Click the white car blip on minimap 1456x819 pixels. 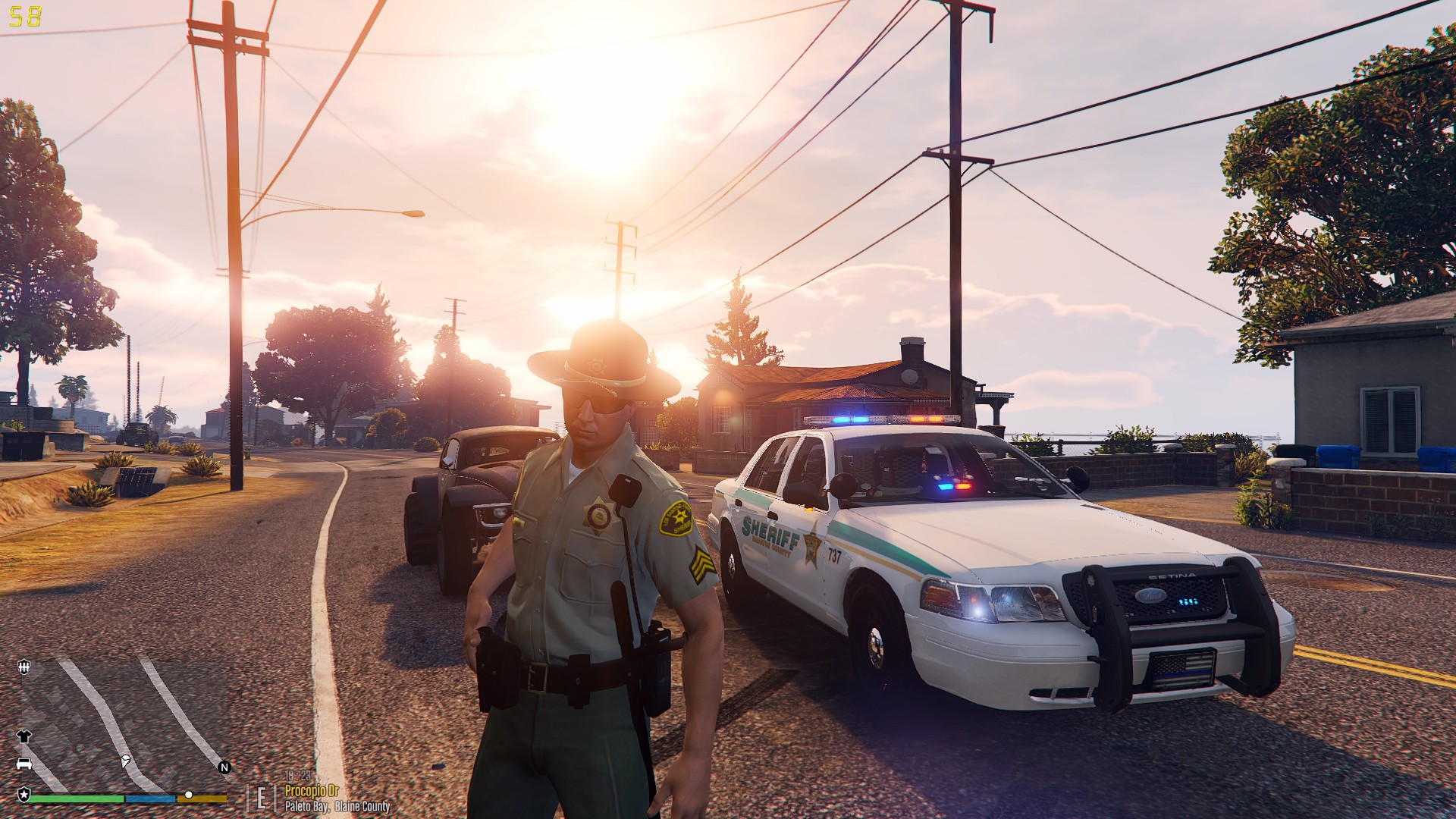pyautogui.click(x=24, y=763)
